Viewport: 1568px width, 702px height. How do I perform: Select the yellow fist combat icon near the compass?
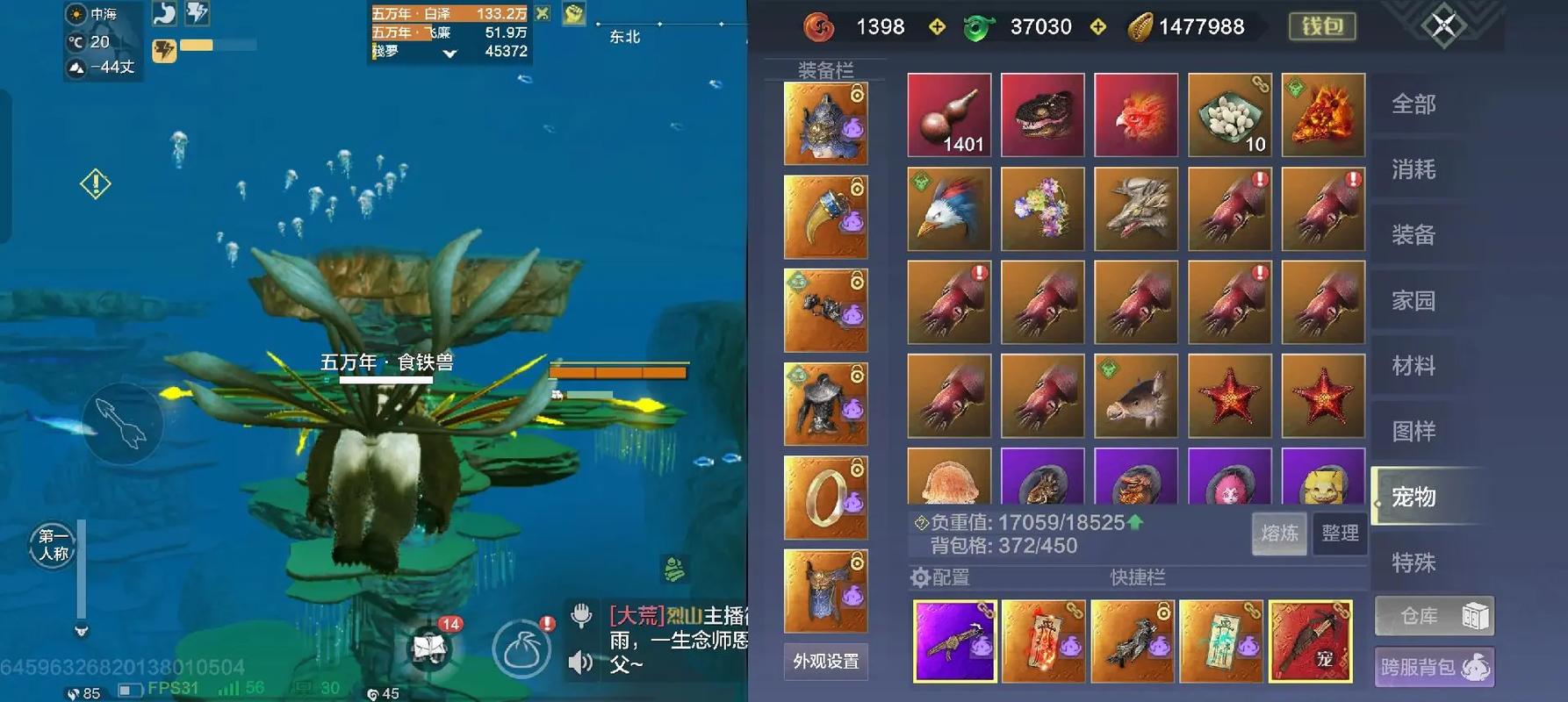tap(573, 13)
